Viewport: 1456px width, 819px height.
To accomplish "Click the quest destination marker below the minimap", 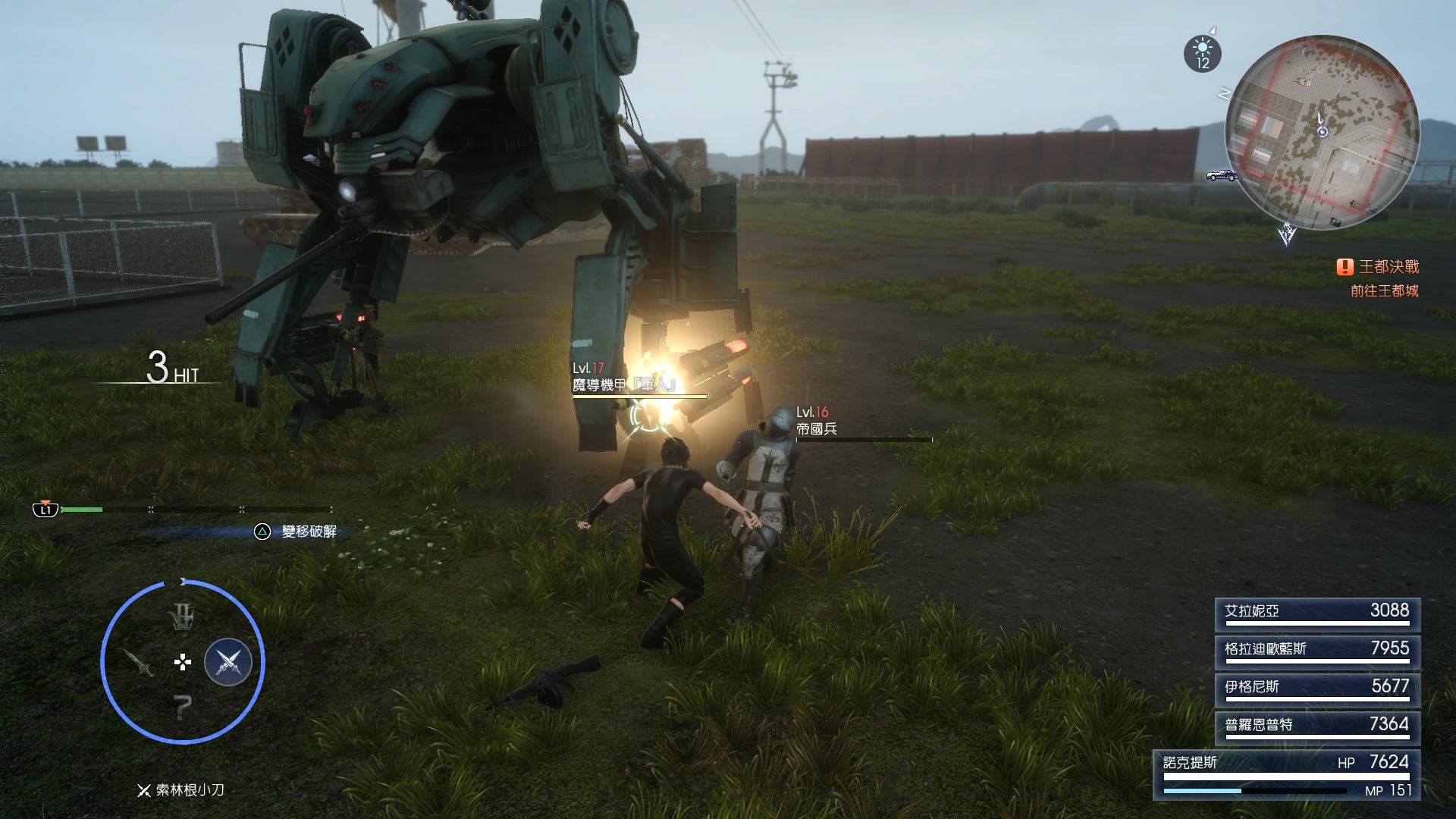I will point(1286,234).
